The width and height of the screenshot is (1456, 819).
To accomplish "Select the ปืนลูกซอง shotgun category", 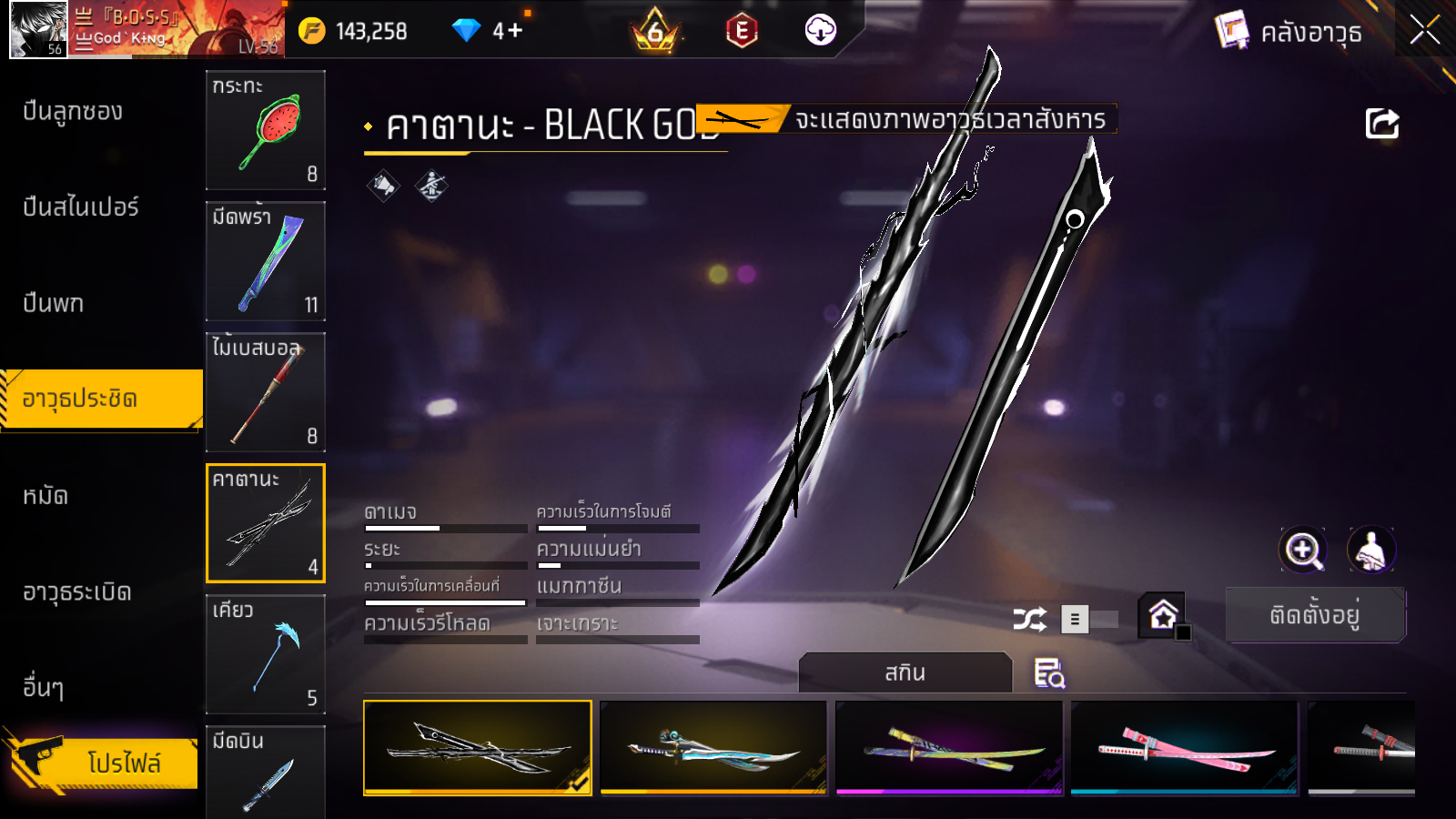I will point(73,112).
